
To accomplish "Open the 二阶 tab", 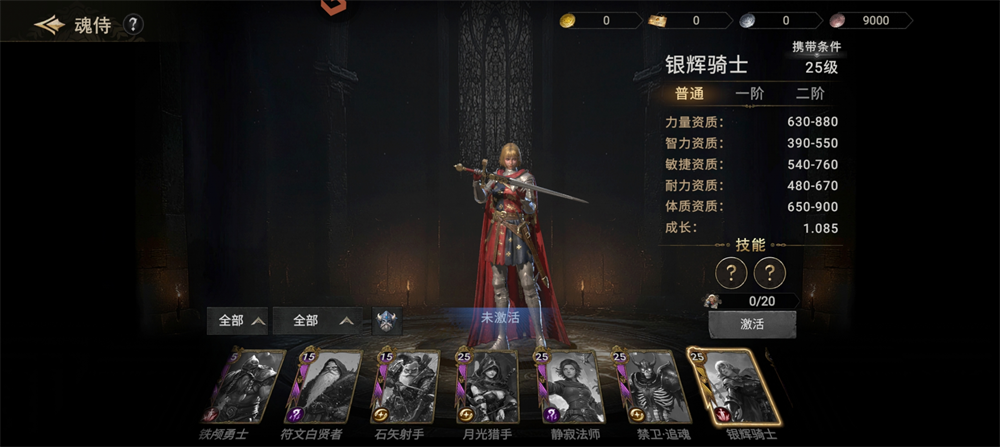I will pyautogui.click(x=810, y=94).
